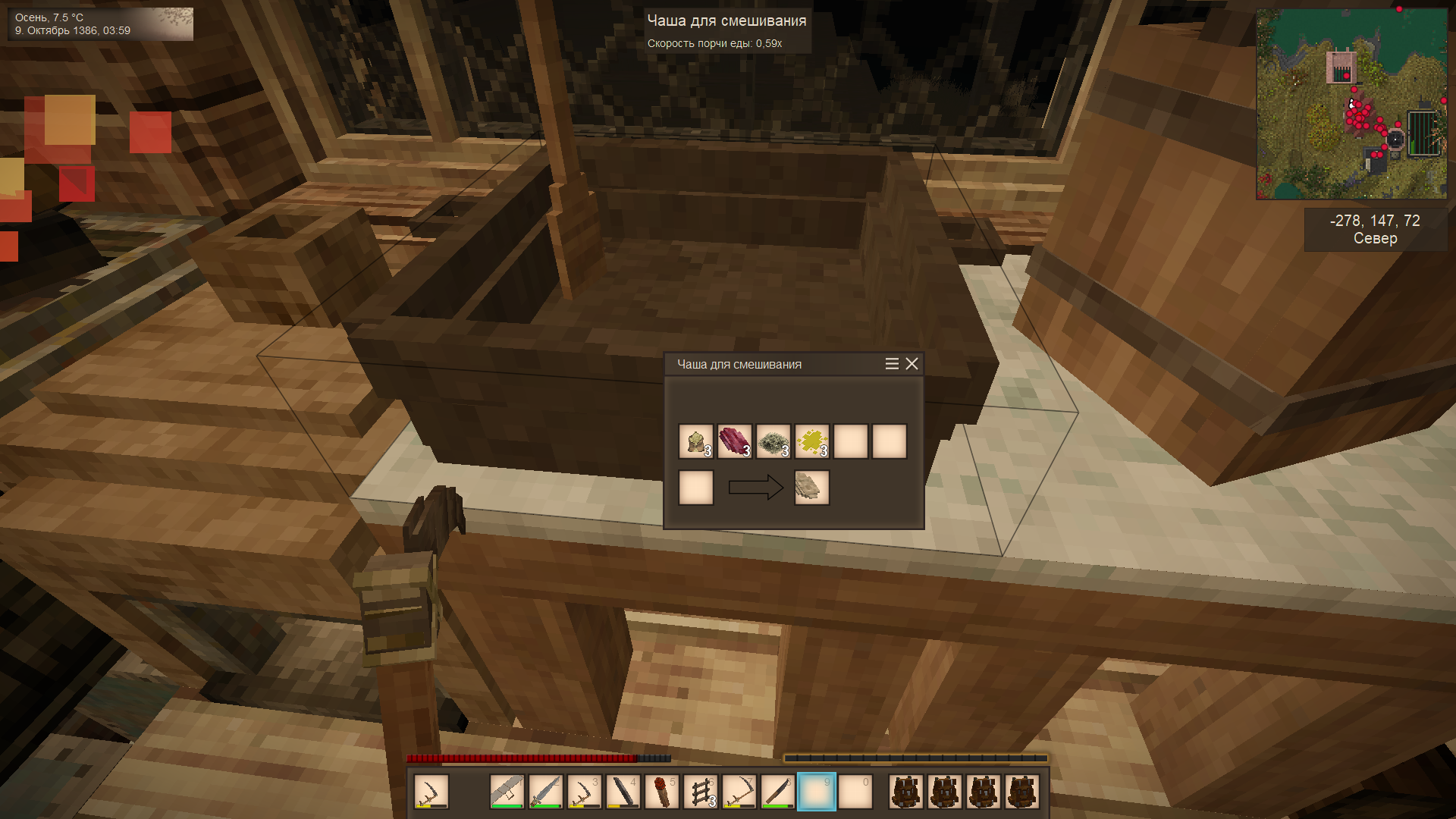
Task: Pick up the flour sack from the bowl
Action: [x=695, y=441]
